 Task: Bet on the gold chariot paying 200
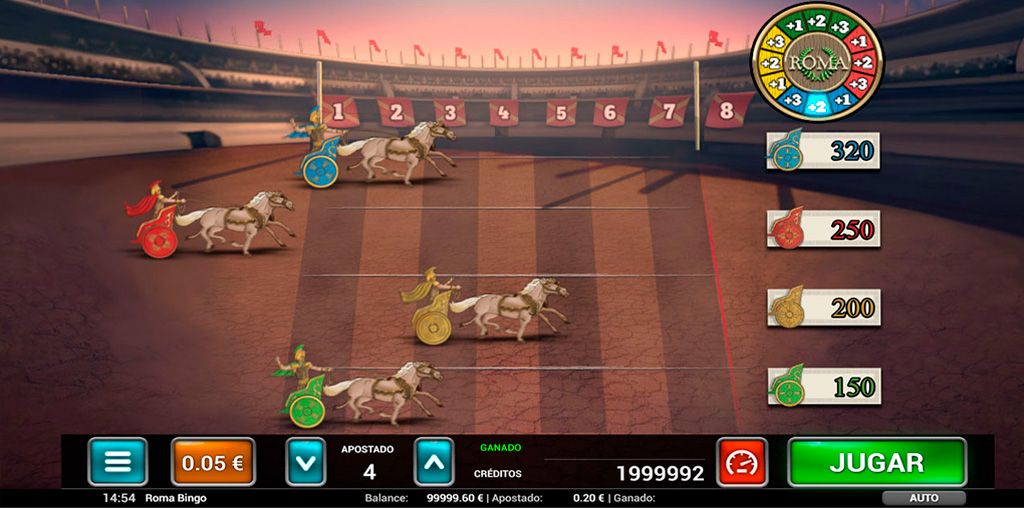click(823, 307)
